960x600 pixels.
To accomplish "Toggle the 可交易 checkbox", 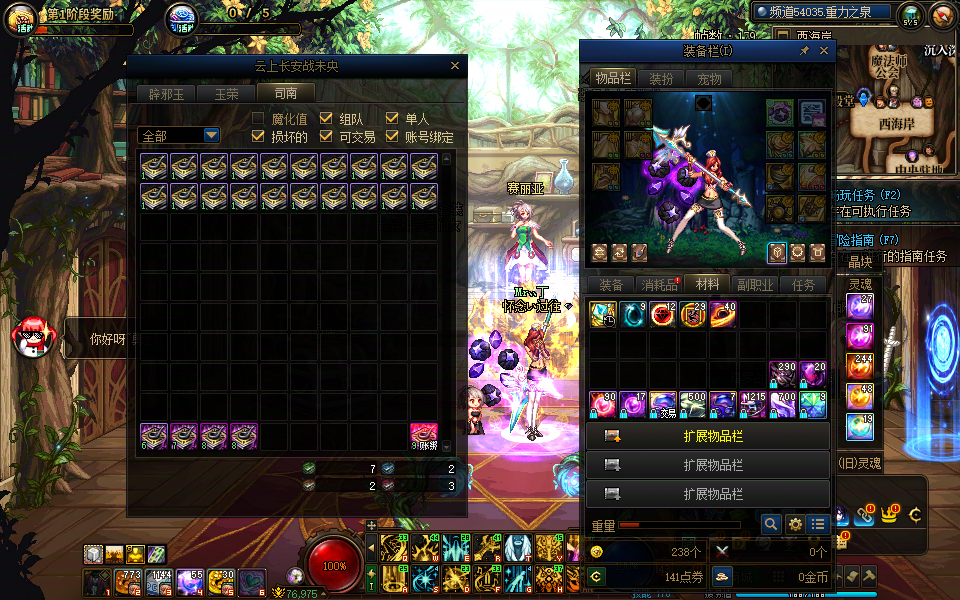I will [x=326, y=137].
